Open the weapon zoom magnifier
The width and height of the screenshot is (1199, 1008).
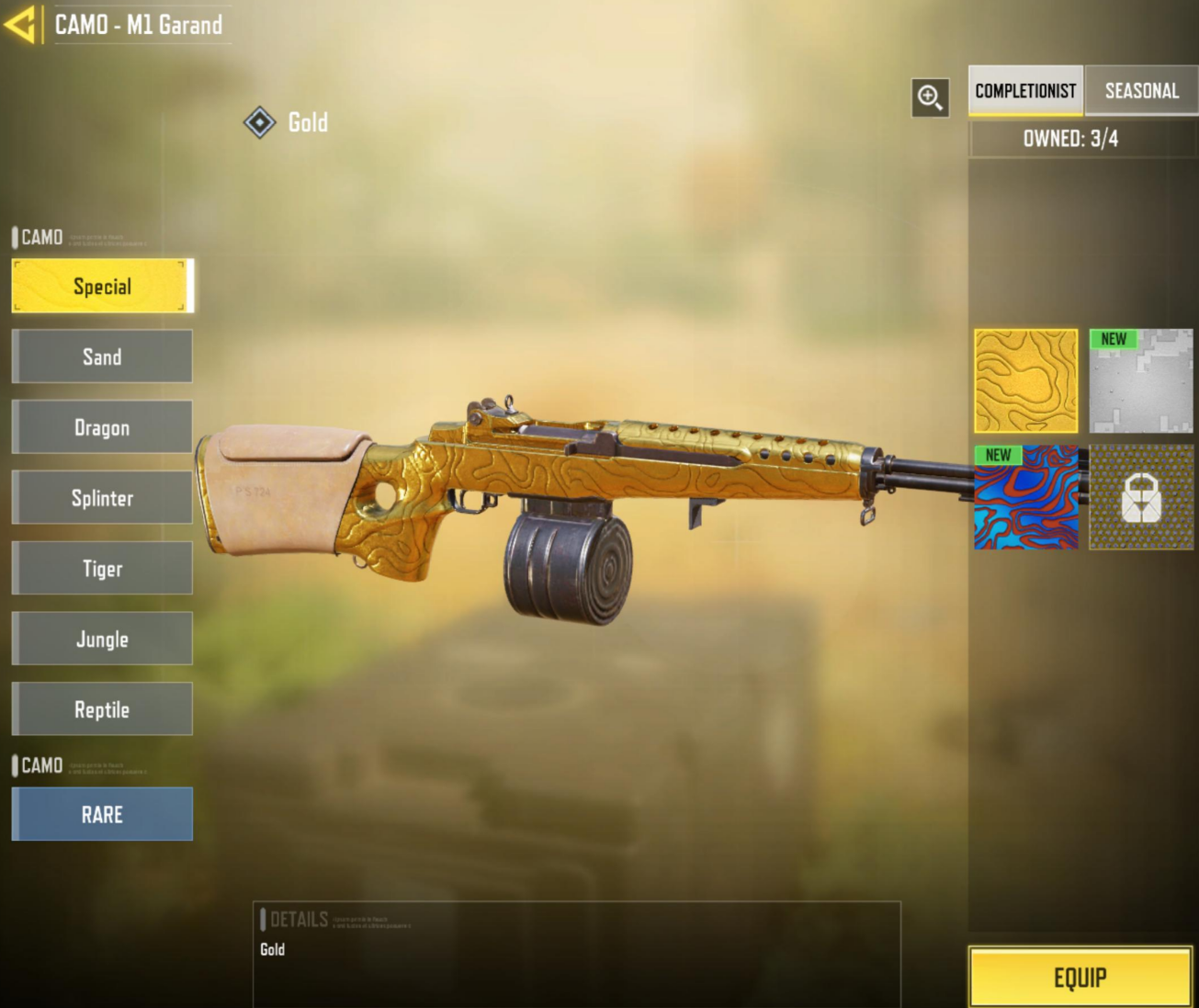pyautogui.click(x=929, y=98)
